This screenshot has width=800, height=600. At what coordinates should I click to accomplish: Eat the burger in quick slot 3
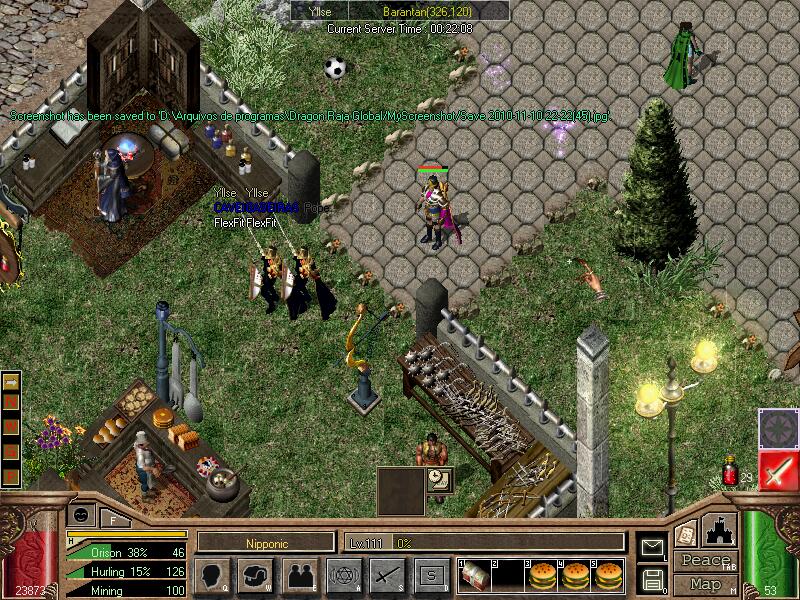pos(543,574)
